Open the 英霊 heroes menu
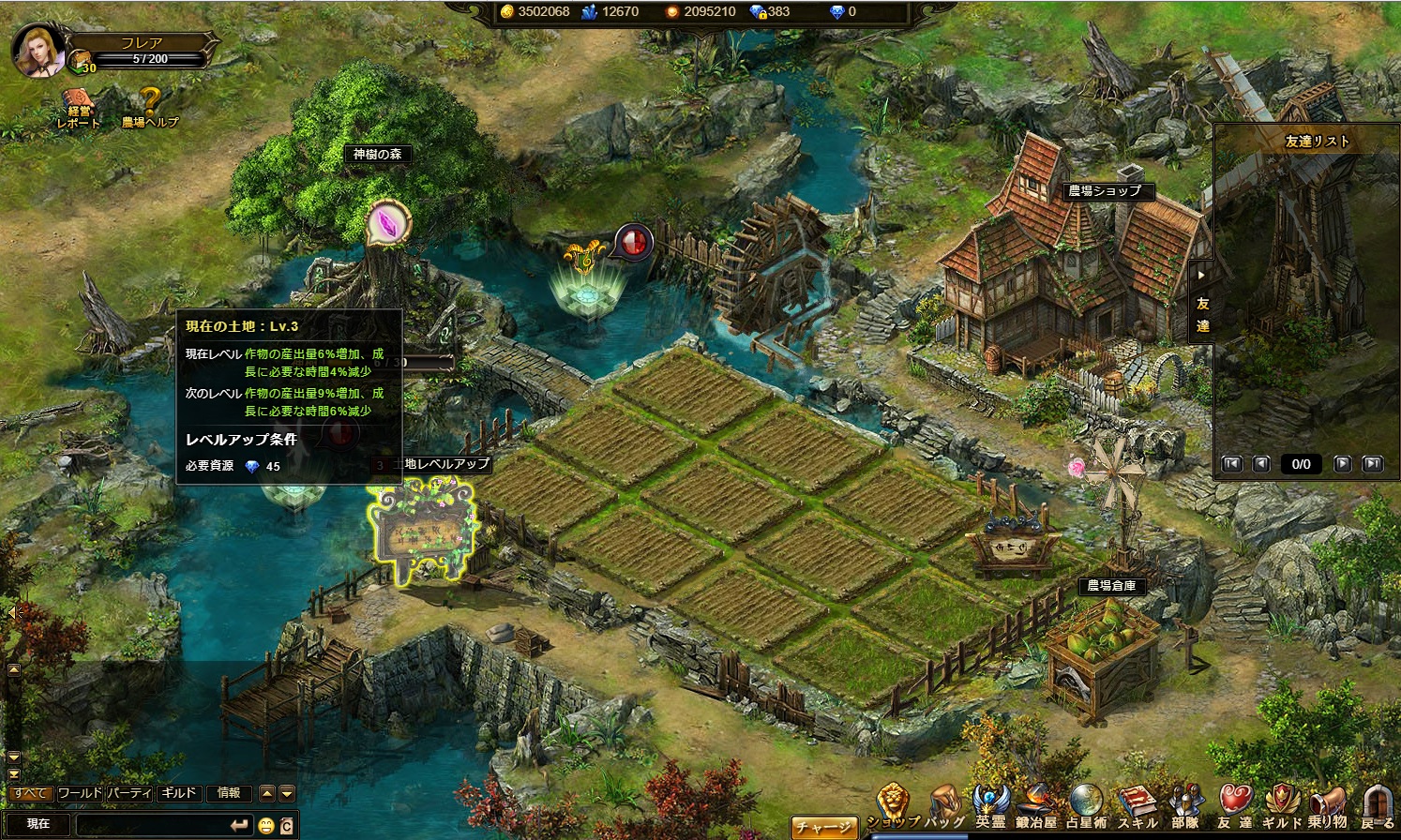 [x=989, y=806]
